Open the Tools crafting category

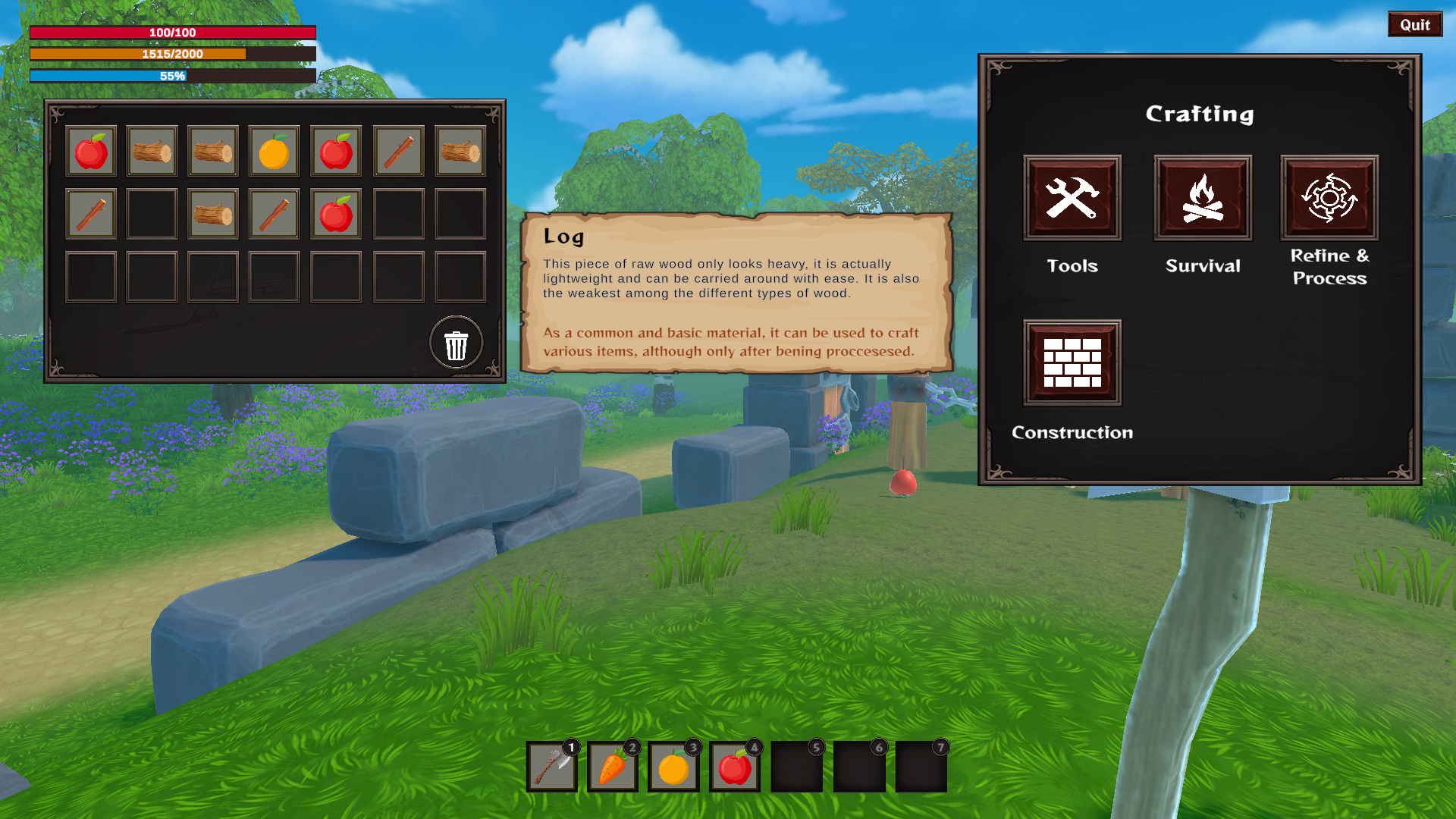(x=1072, y=198)
